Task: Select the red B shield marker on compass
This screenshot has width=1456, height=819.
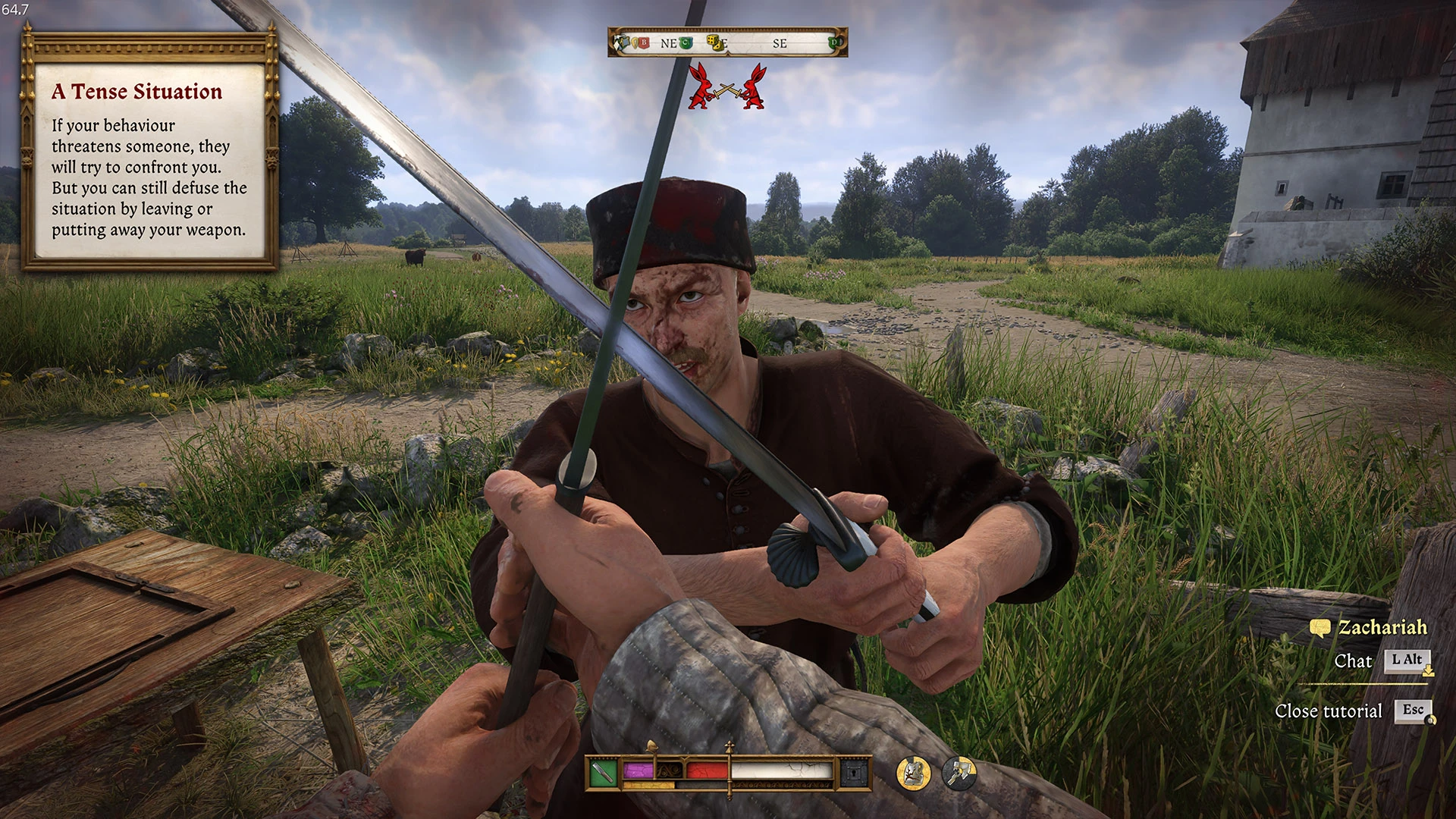Action: coord(644,42)
